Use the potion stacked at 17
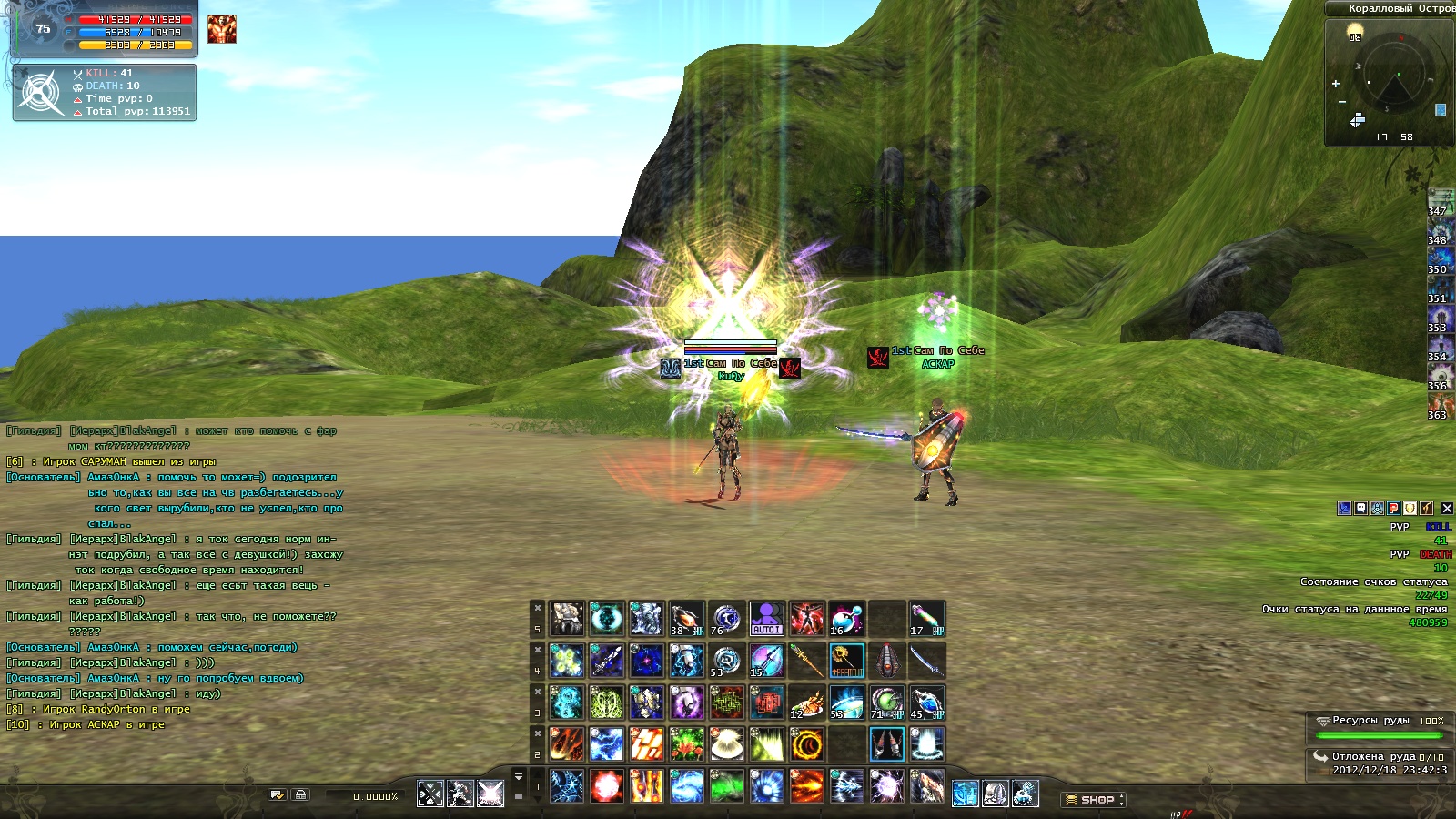This screenshot has height=819, width=1456. coord(926,619)
